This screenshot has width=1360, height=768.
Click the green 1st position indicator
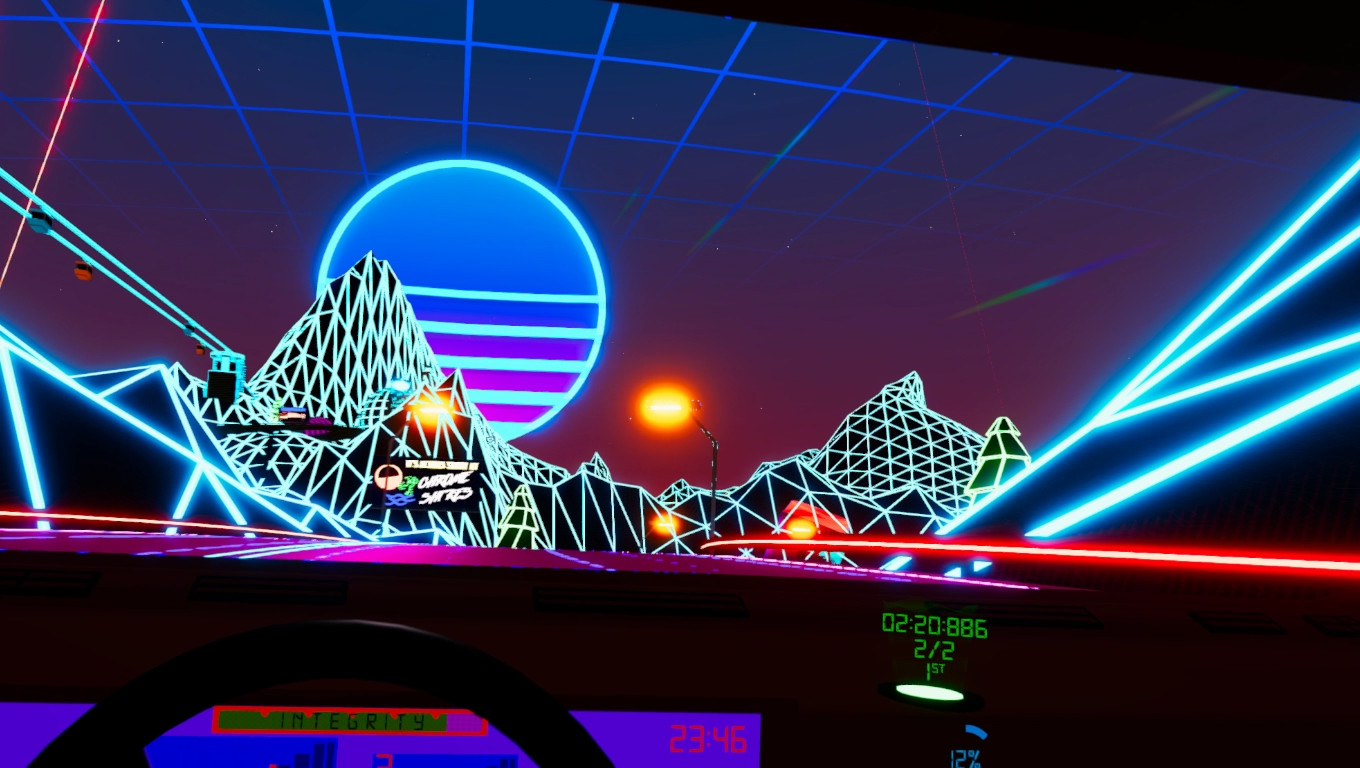(934, 670)
